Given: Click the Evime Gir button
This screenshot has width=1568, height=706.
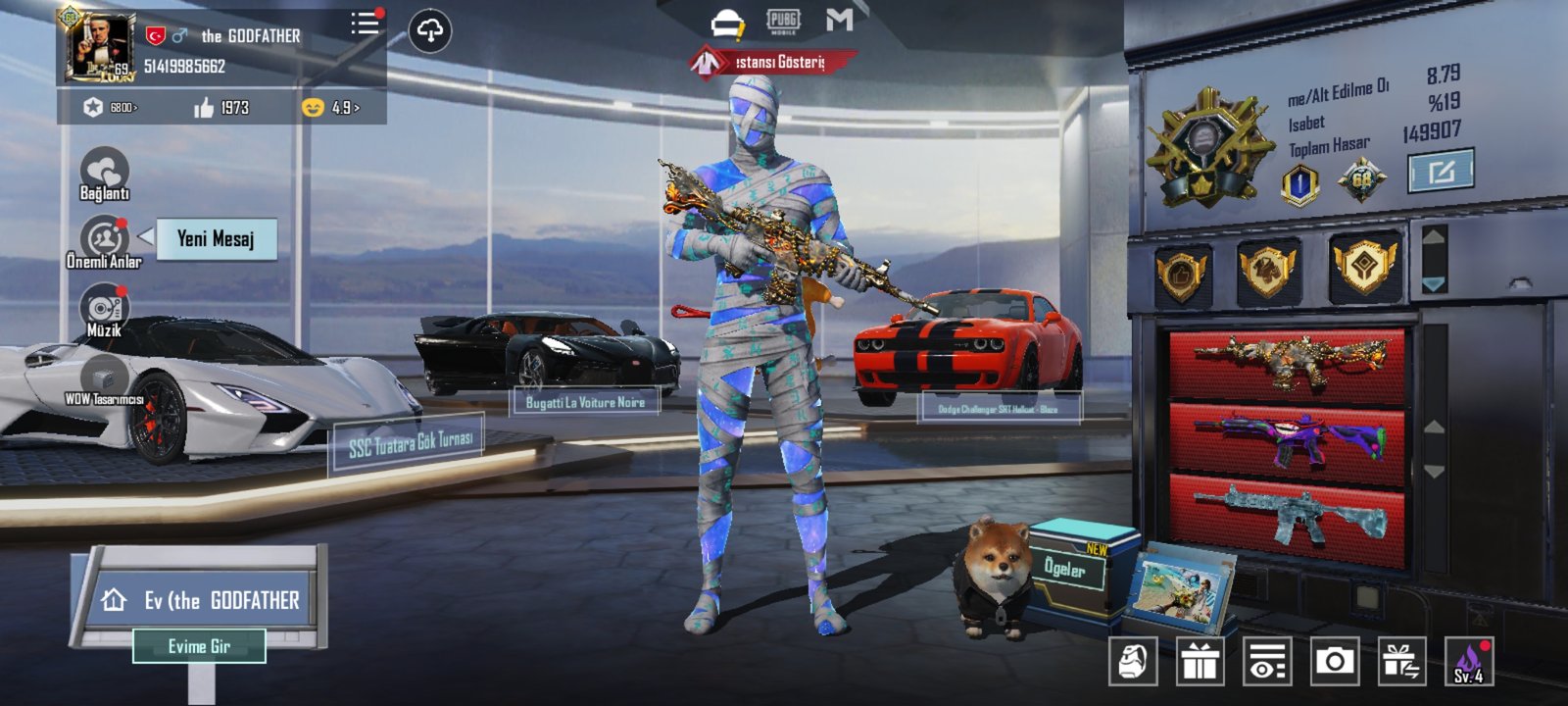Looking at the screenshot, I should coord(199,646).
